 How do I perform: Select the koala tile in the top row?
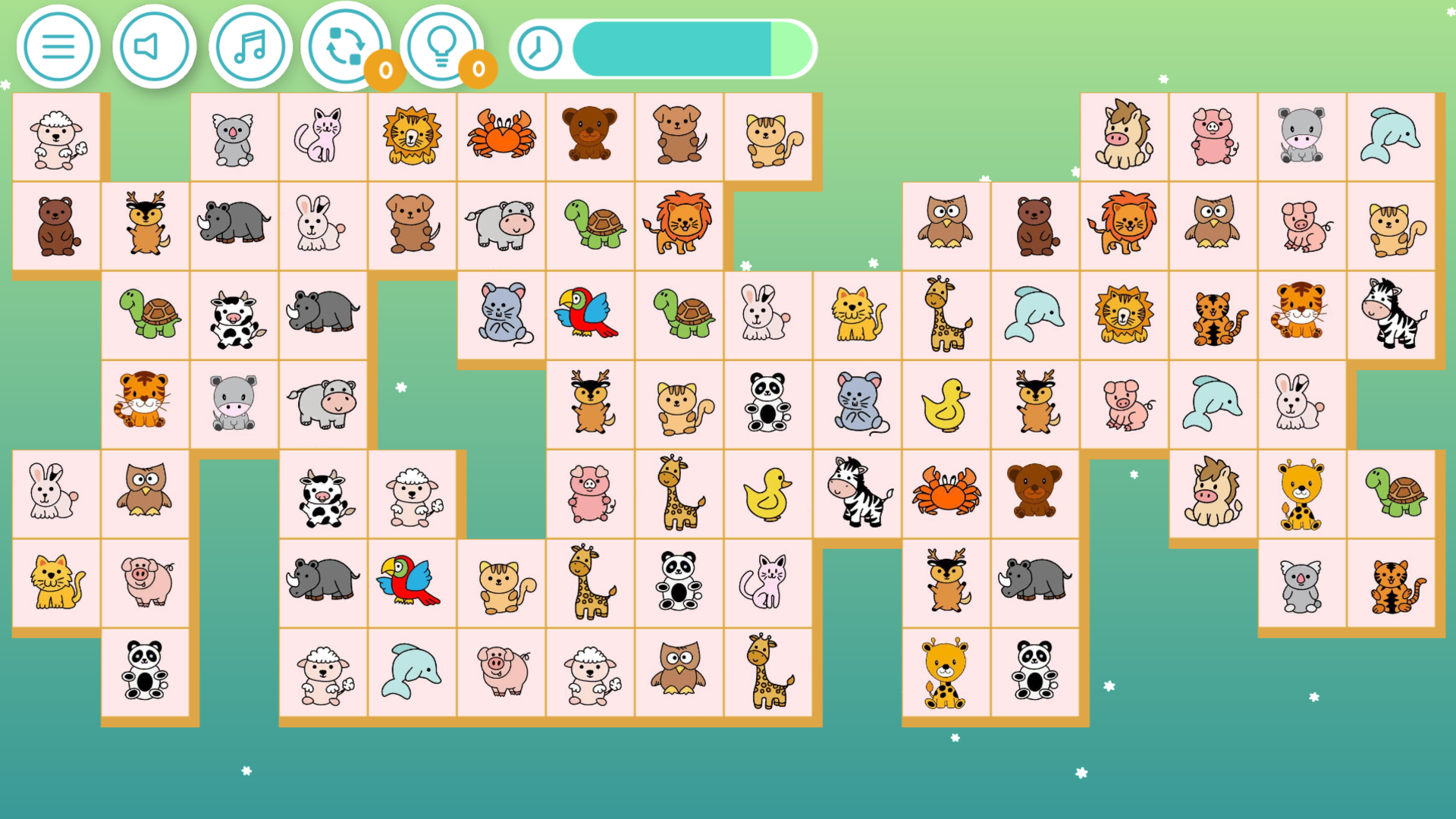(235, 137)
